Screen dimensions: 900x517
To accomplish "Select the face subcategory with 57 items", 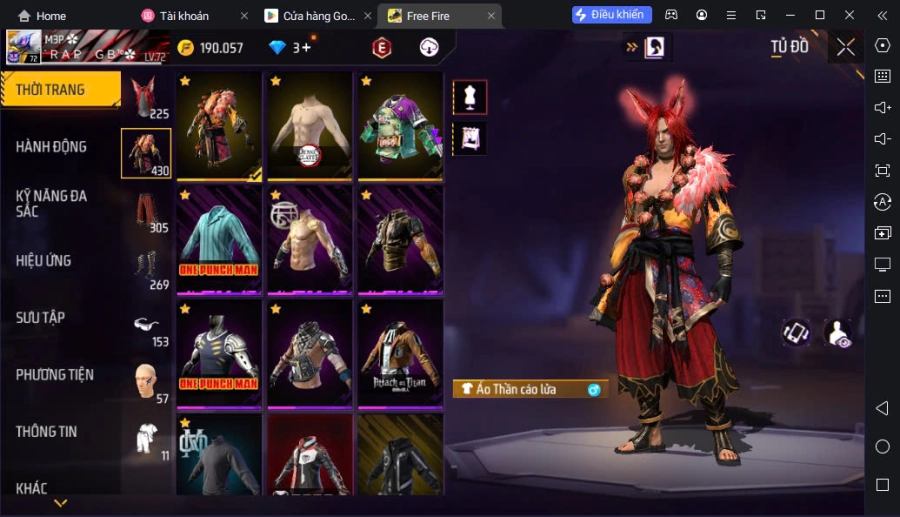I will pyautogui.click(x=146, y=381).
